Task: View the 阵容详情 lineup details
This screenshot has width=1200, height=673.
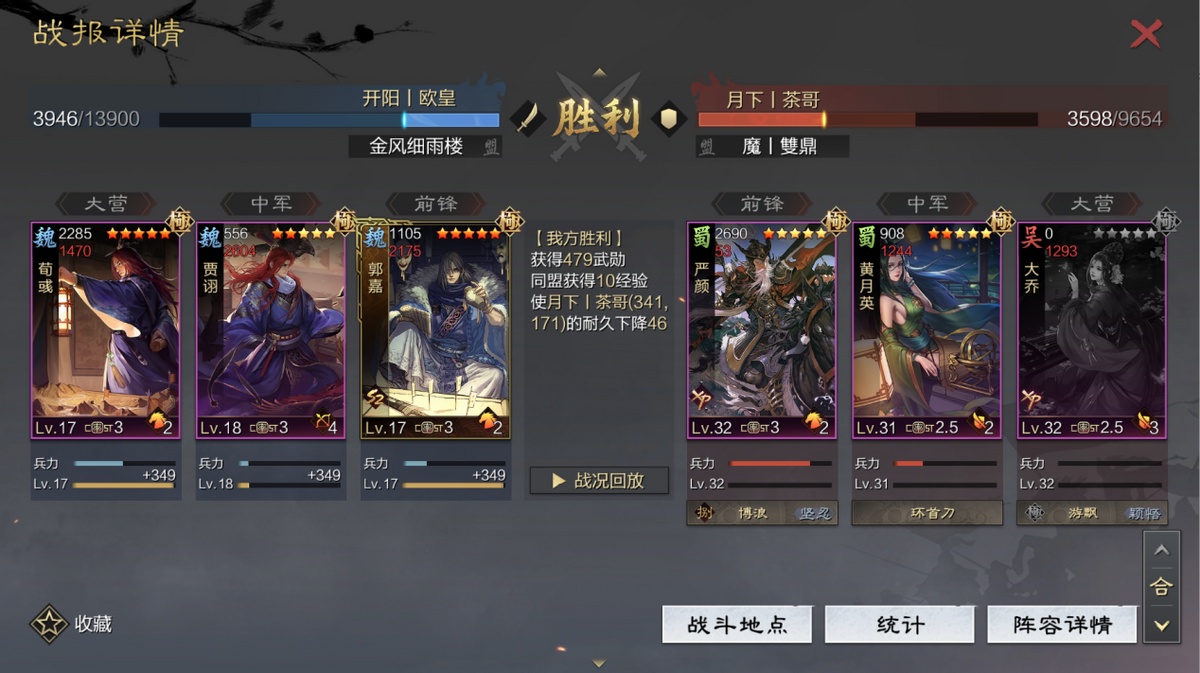Action: click(1062, 625)
